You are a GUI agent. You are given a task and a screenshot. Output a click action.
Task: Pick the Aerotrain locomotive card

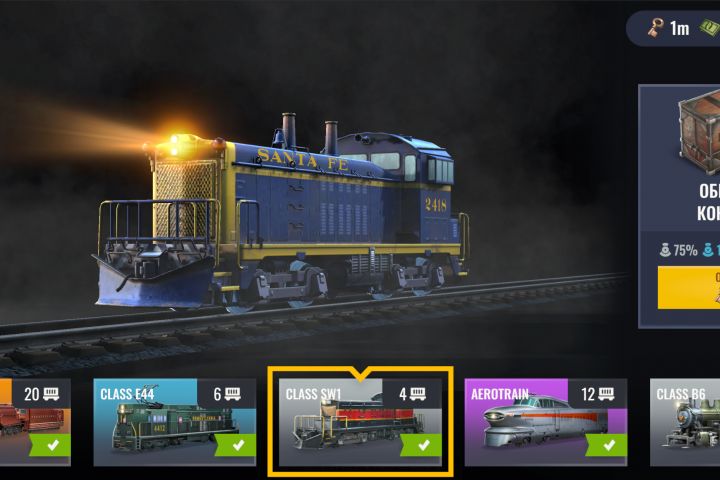pos(544,422)
